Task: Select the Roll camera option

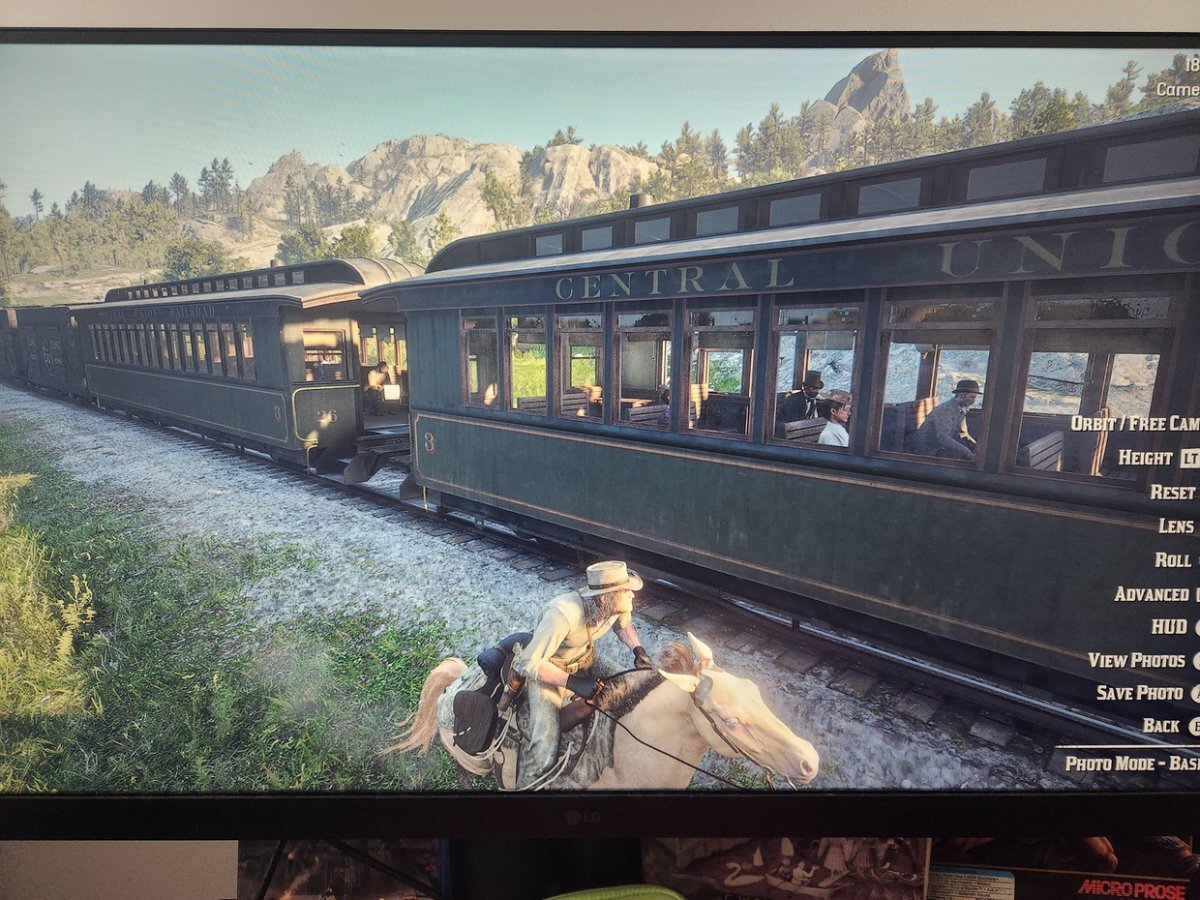Action: pos(1173,560)
